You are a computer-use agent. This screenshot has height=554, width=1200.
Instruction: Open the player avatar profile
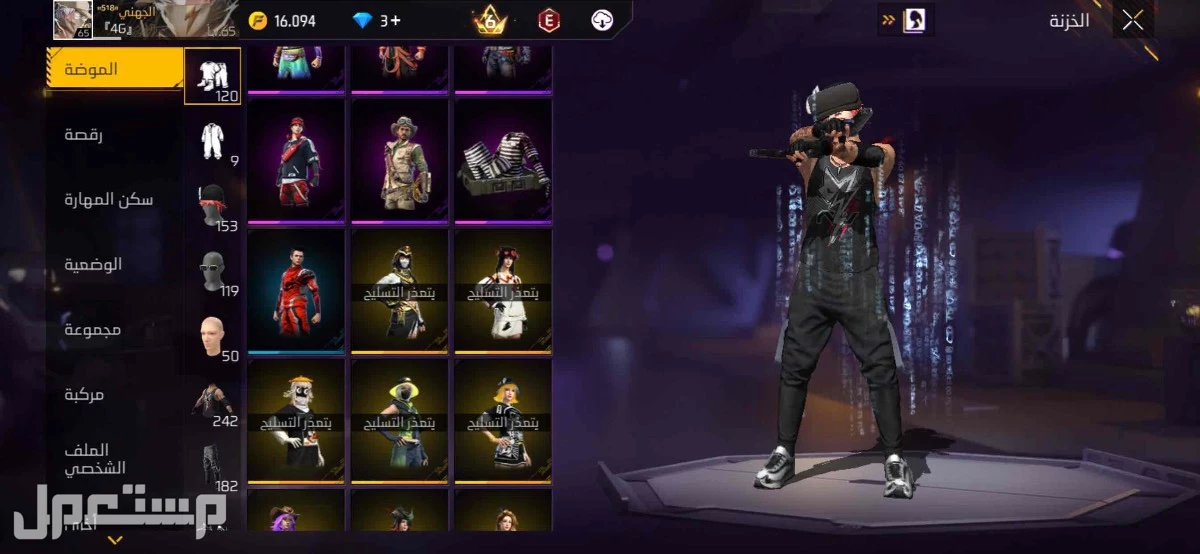pyautogui.click(x=72, y=20)
